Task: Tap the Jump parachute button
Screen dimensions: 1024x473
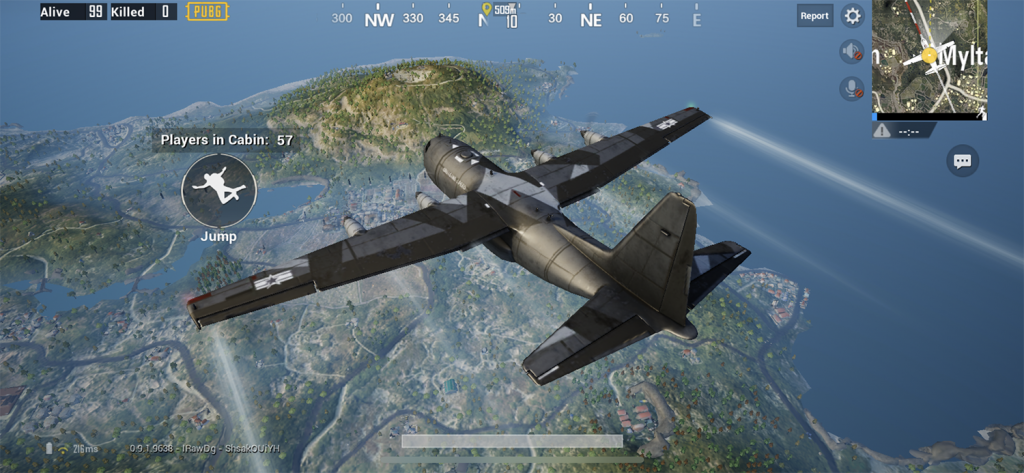Action: 219,190
